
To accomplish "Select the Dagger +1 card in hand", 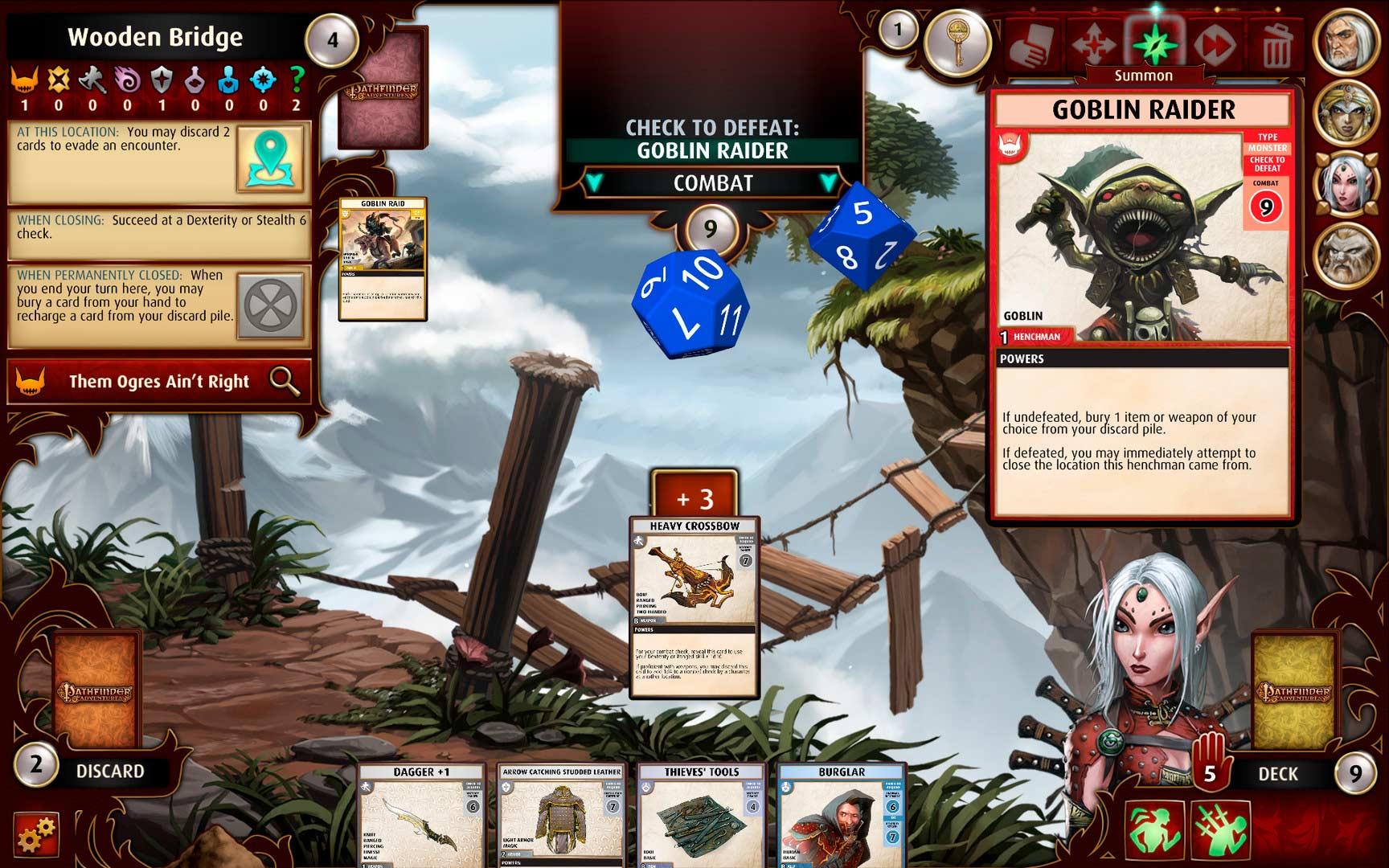I will point(421,816).
